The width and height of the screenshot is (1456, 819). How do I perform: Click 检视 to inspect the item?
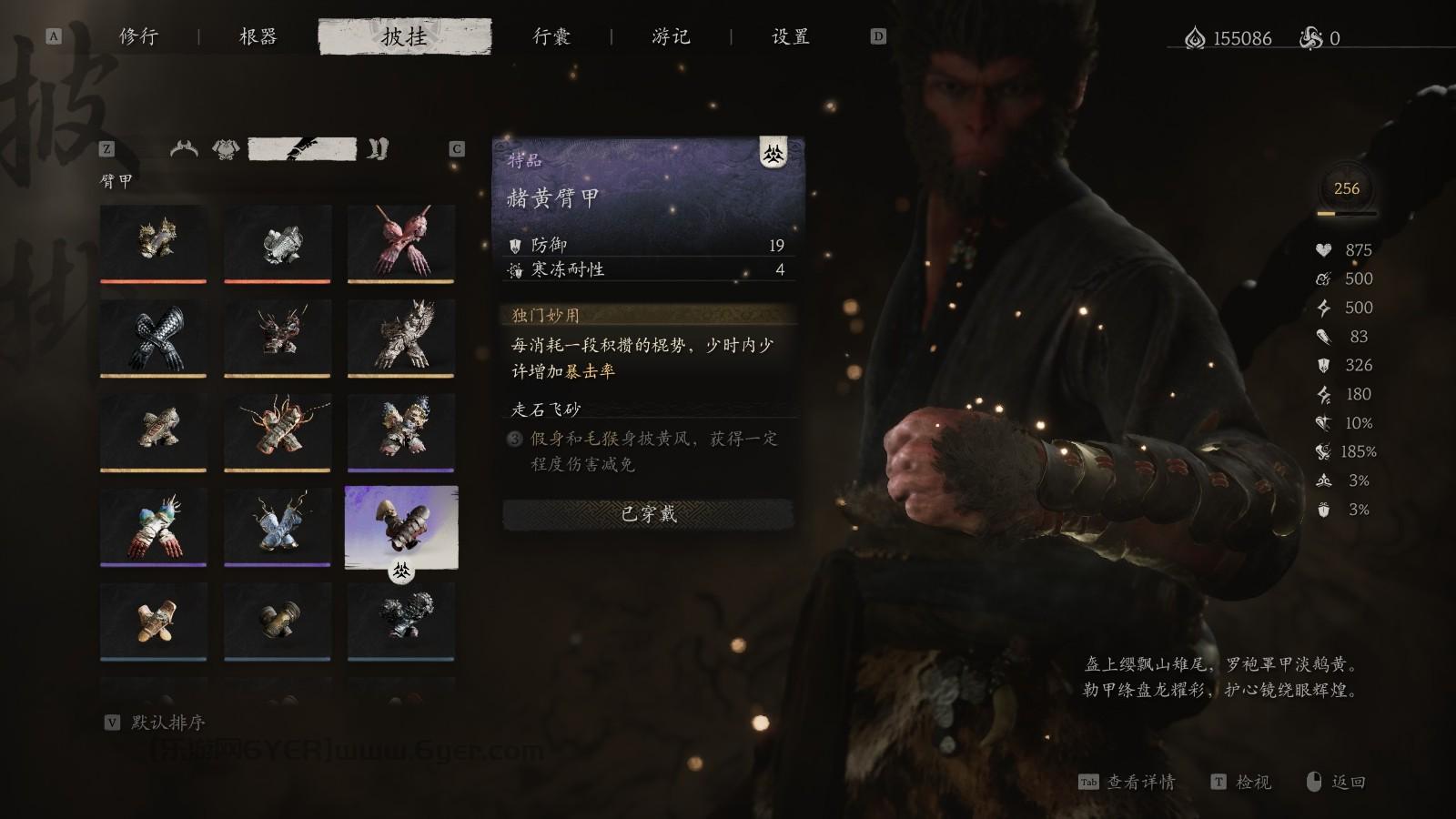click(1255, 782)
